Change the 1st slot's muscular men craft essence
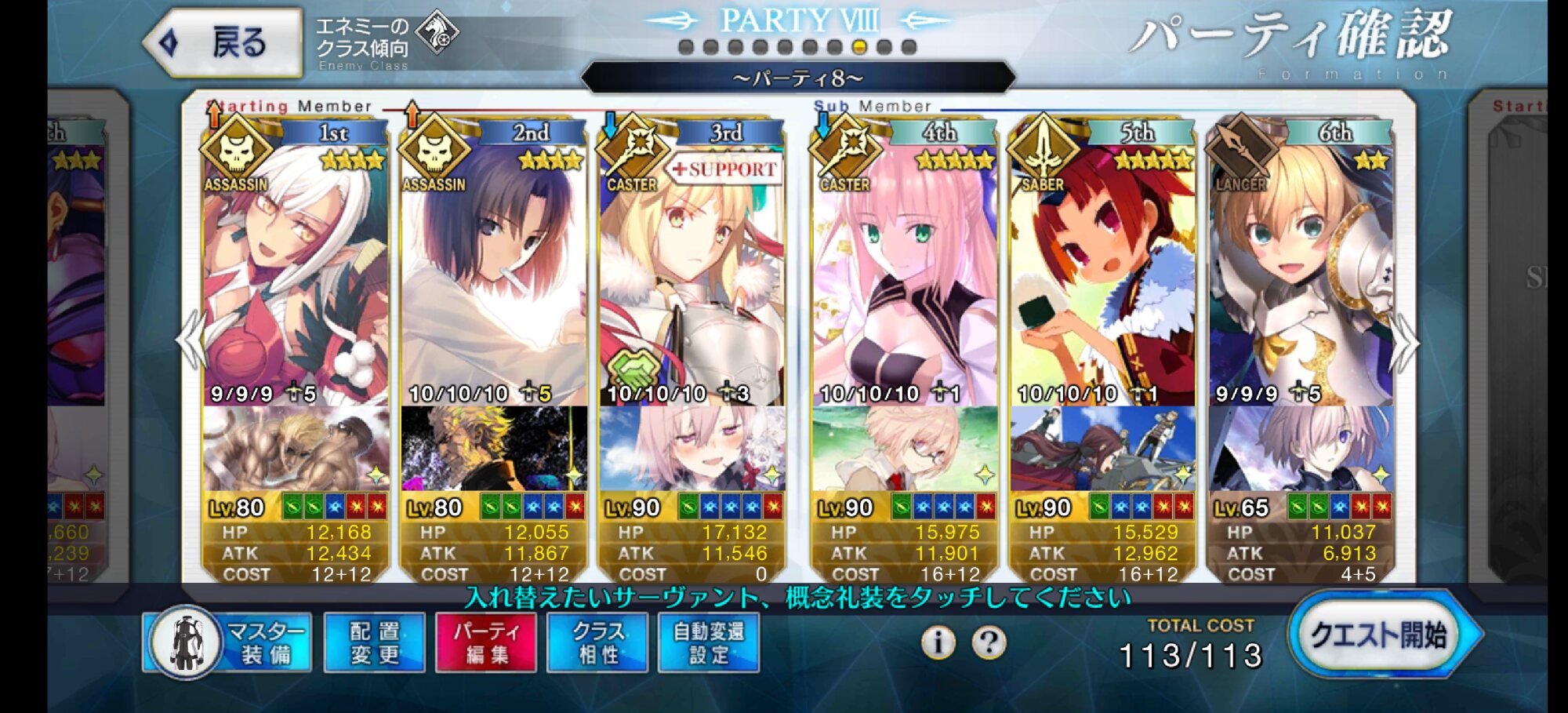 296,449
